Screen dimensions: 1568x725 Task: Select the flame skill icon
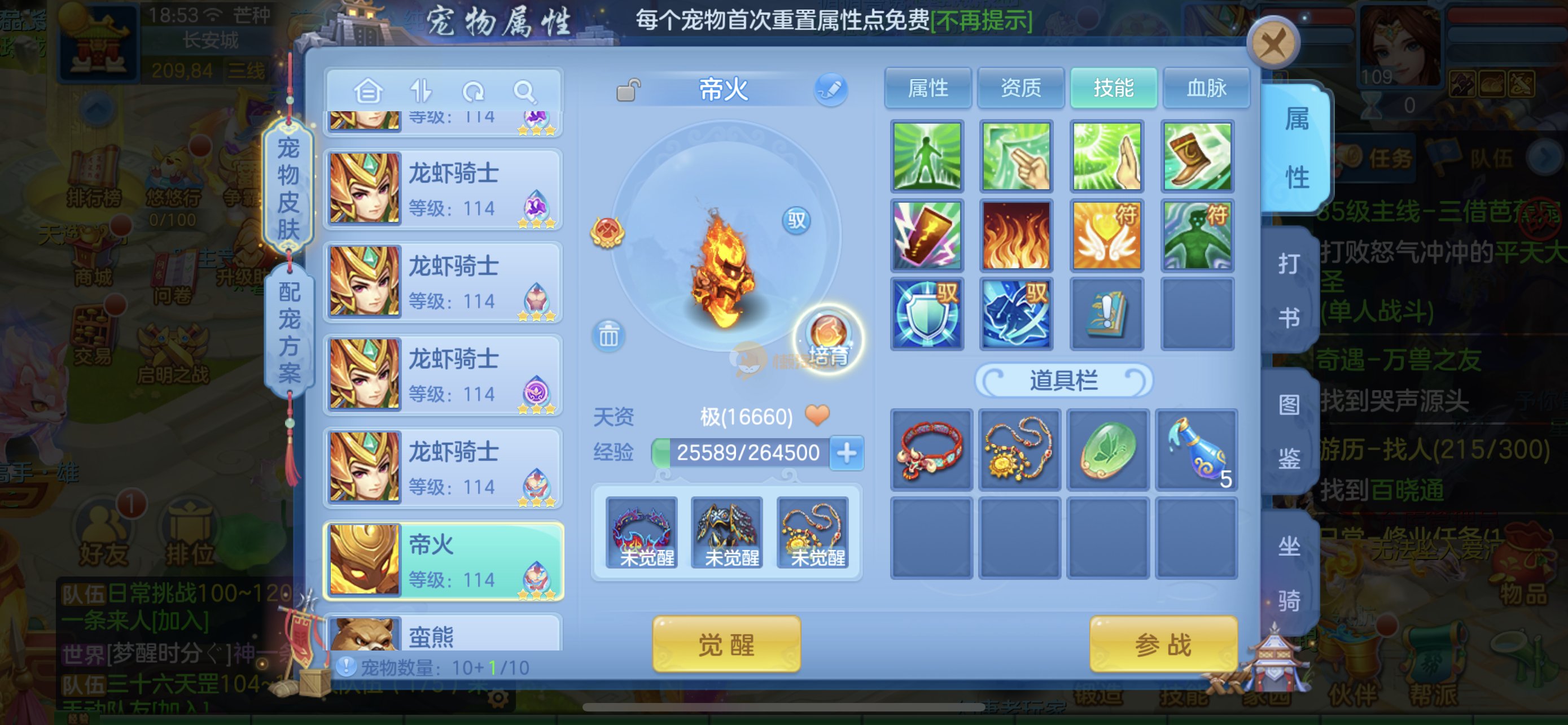point(1016,235)
